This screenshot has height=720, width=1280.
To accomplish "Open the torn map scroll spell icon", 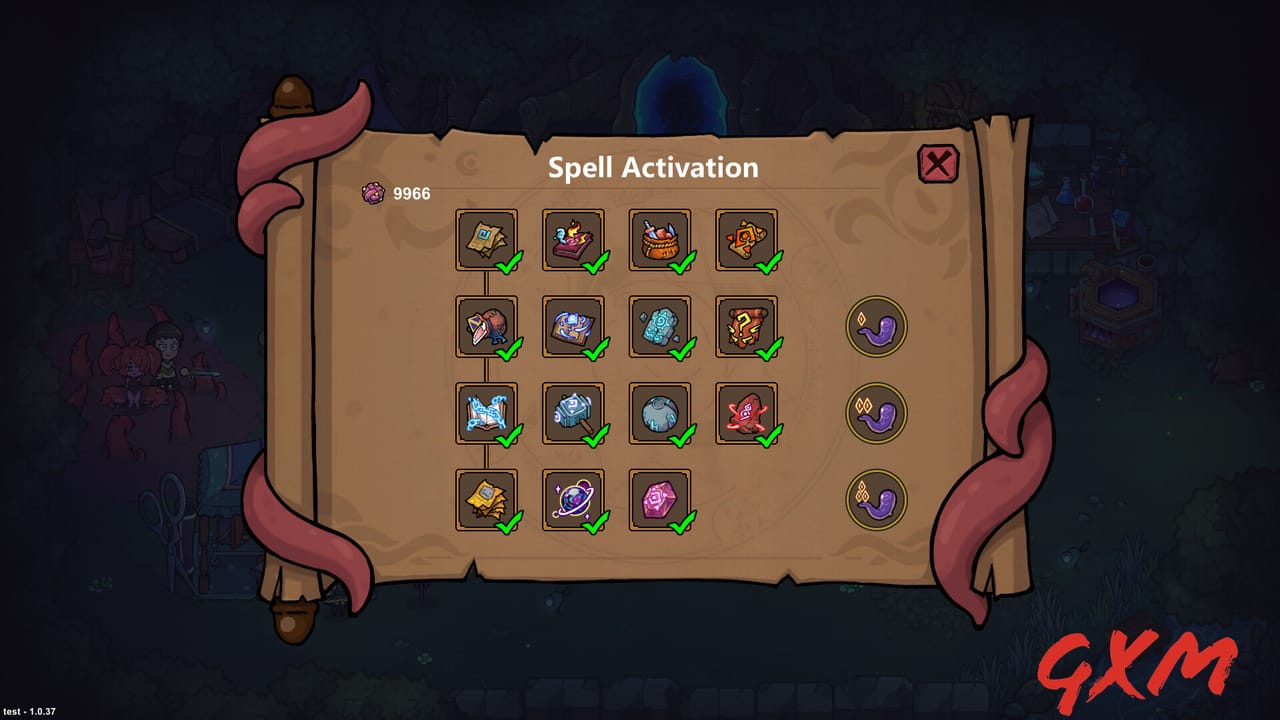I will pyautogui.click(x=487, y=238).
